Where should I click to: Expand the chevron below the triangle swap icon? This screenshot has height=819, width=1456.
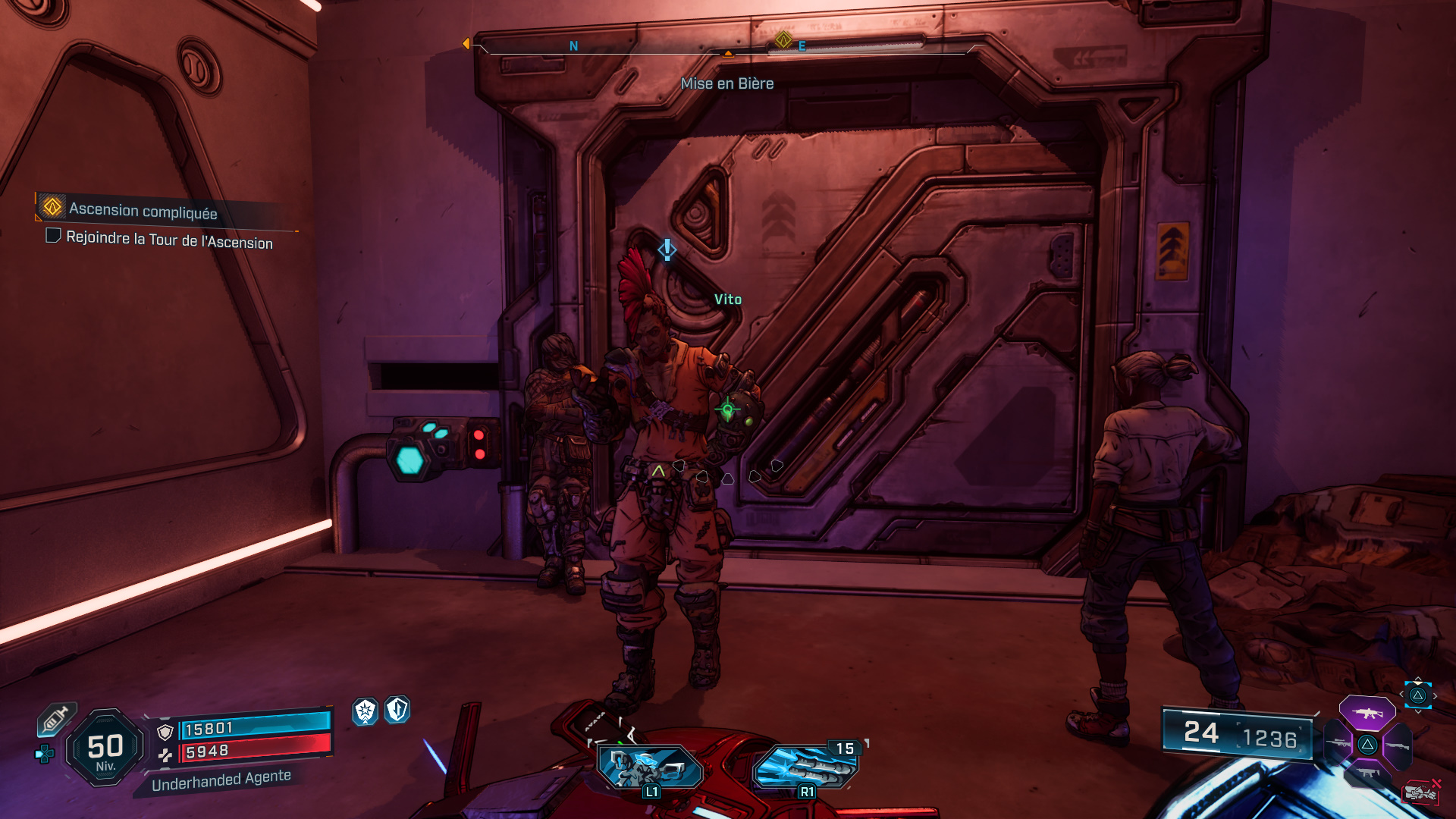[x=1418, y=711]
